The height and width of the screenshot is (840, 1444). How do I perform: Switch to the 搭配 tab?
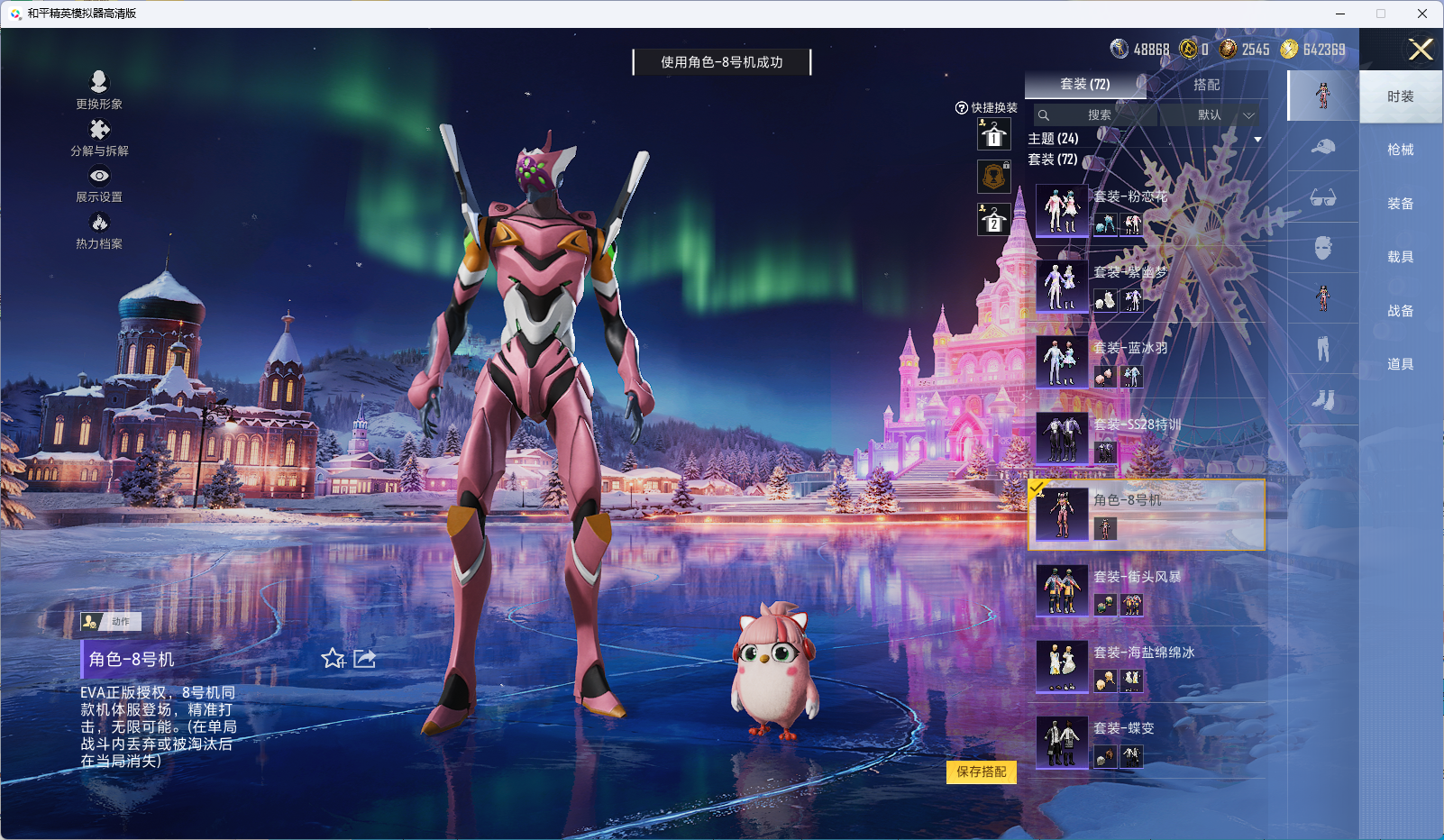point(1206,85)
